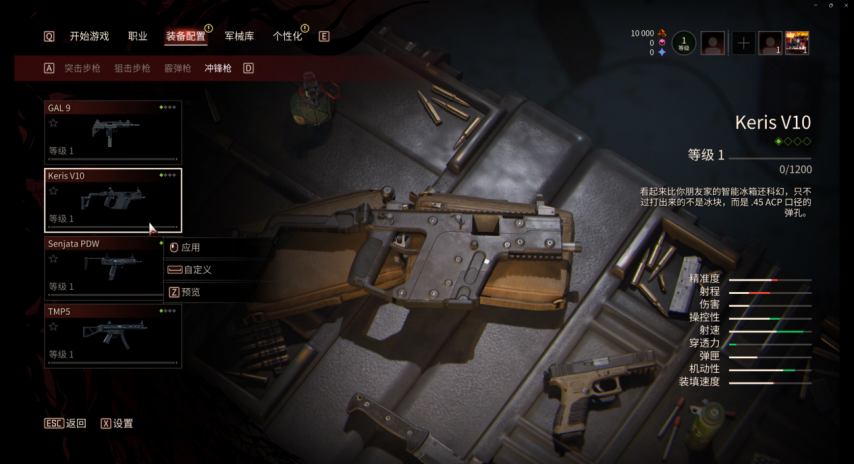Favorite the GAL 9 with its star
Screen dimensions: 854x464
point(54,123)
